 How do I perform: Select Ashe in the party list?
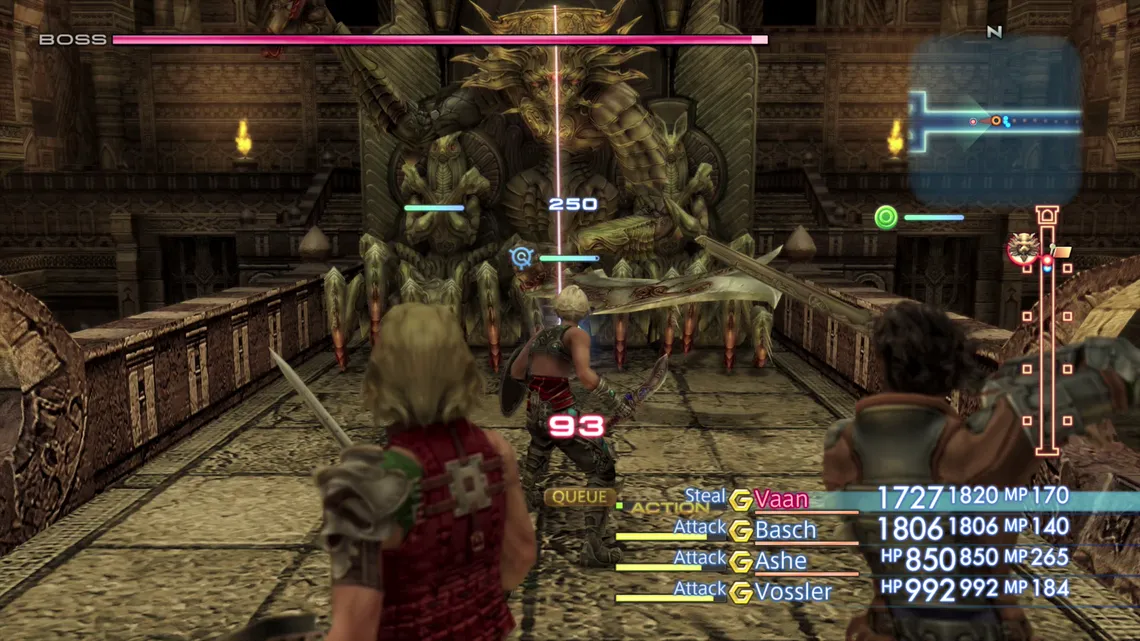781,561
